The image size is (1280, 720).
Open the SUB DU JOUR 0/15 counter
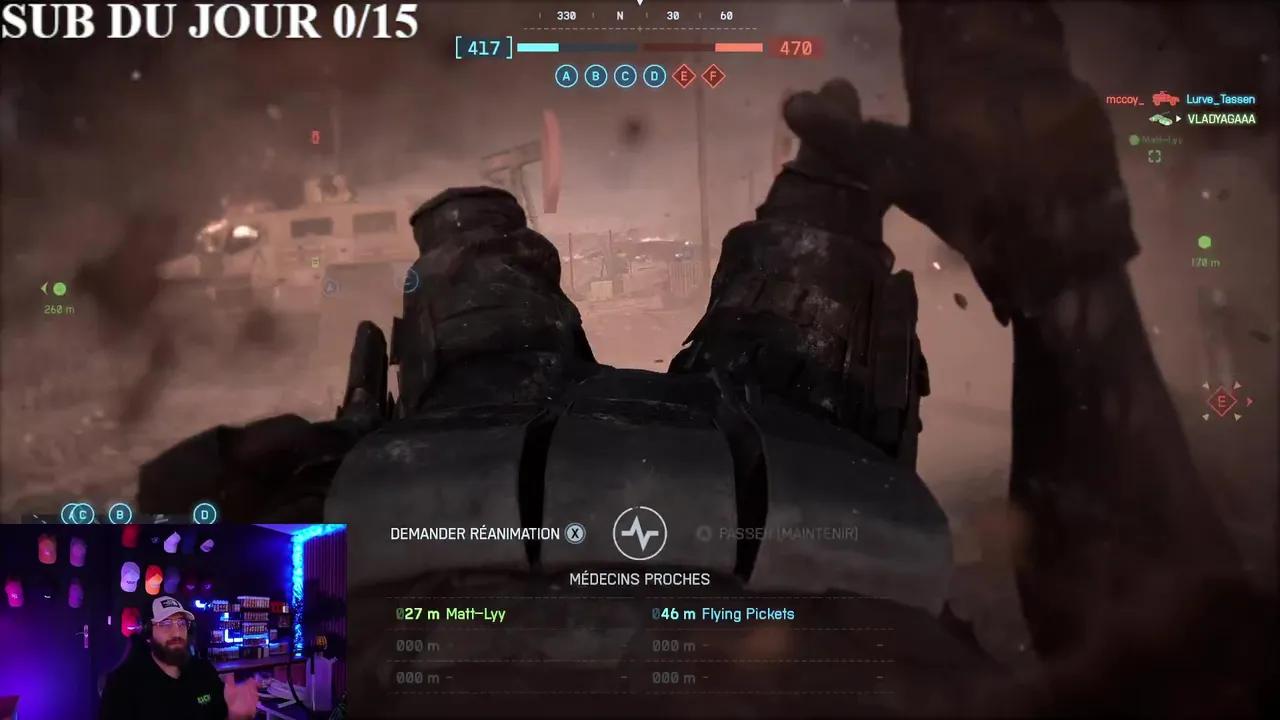coord(210,24)
